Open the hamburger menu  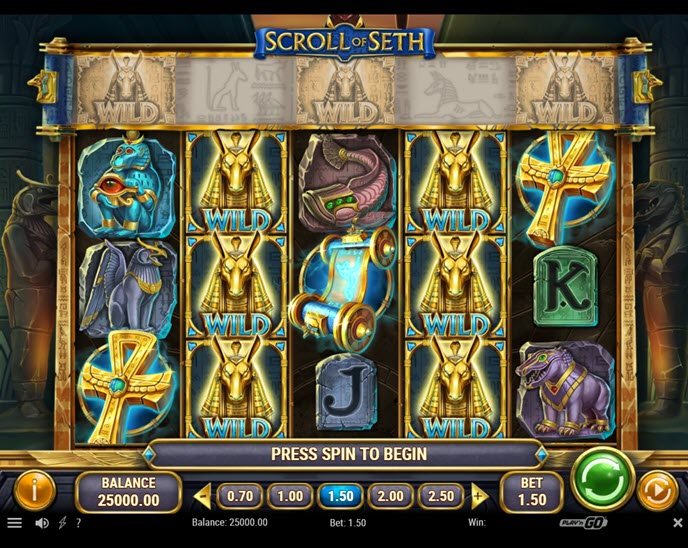(14, 522)
